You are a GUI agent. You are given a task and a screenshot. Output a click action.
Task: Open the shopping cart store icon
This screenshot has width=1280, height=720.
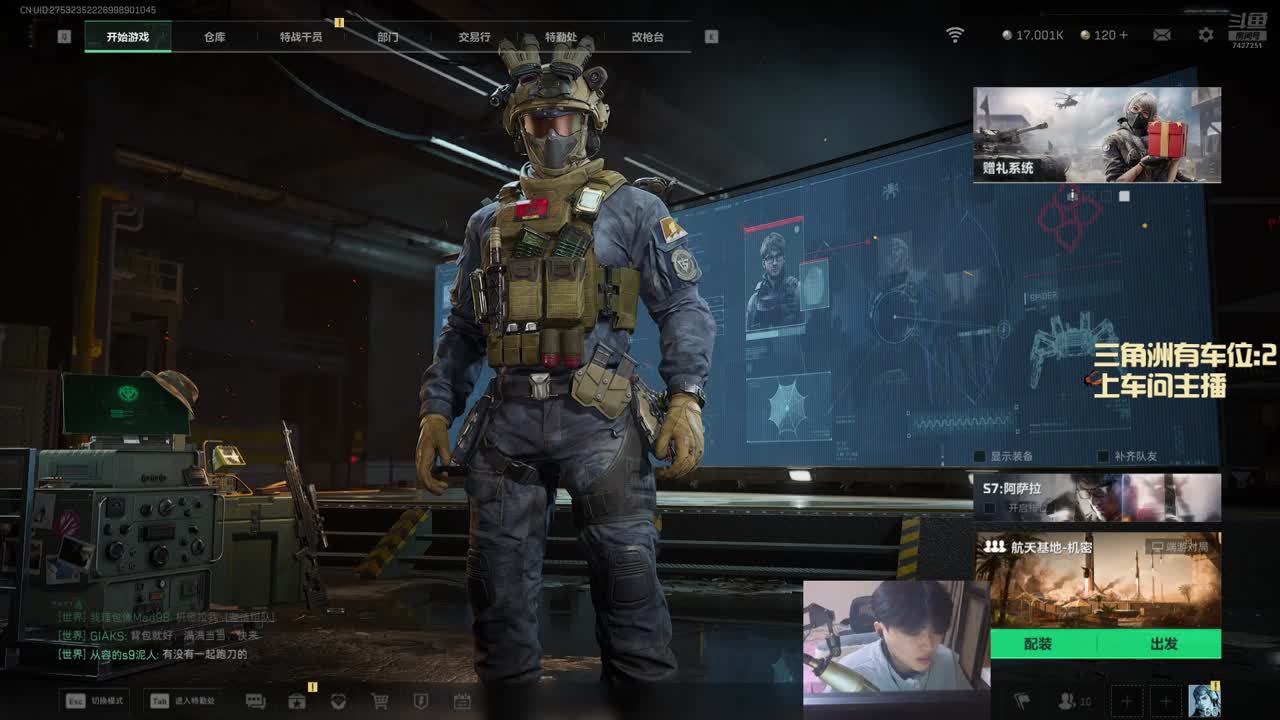380,701
